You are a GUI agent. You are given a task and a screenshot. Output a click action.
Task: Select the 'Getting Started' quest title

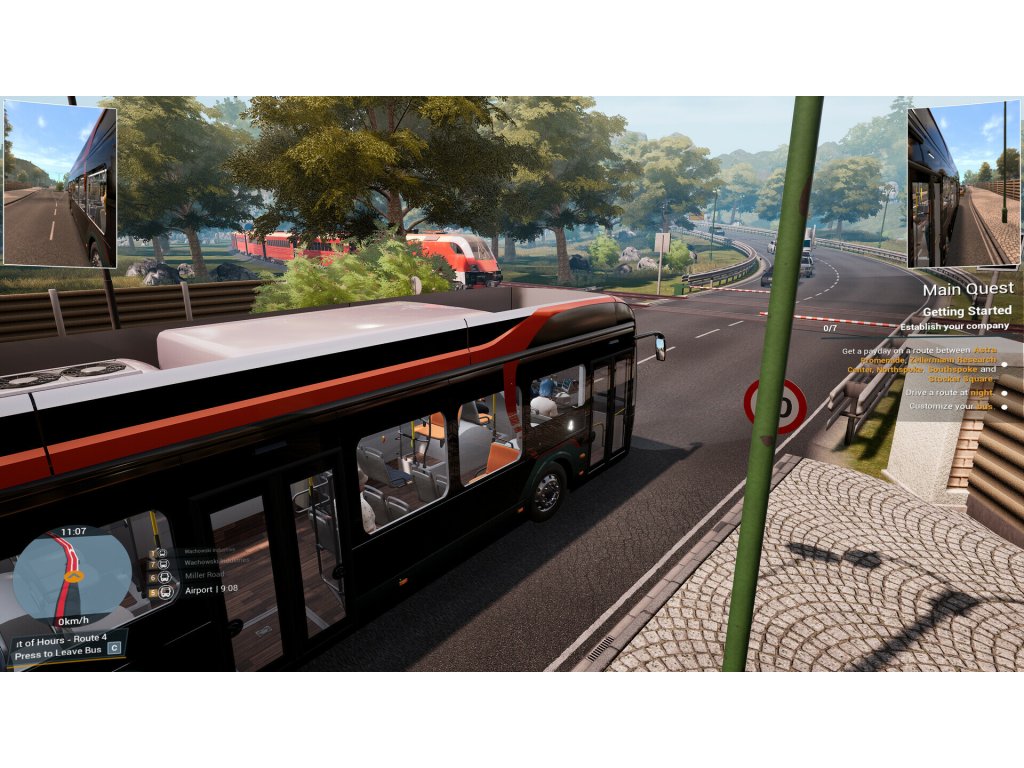point(966,311)
